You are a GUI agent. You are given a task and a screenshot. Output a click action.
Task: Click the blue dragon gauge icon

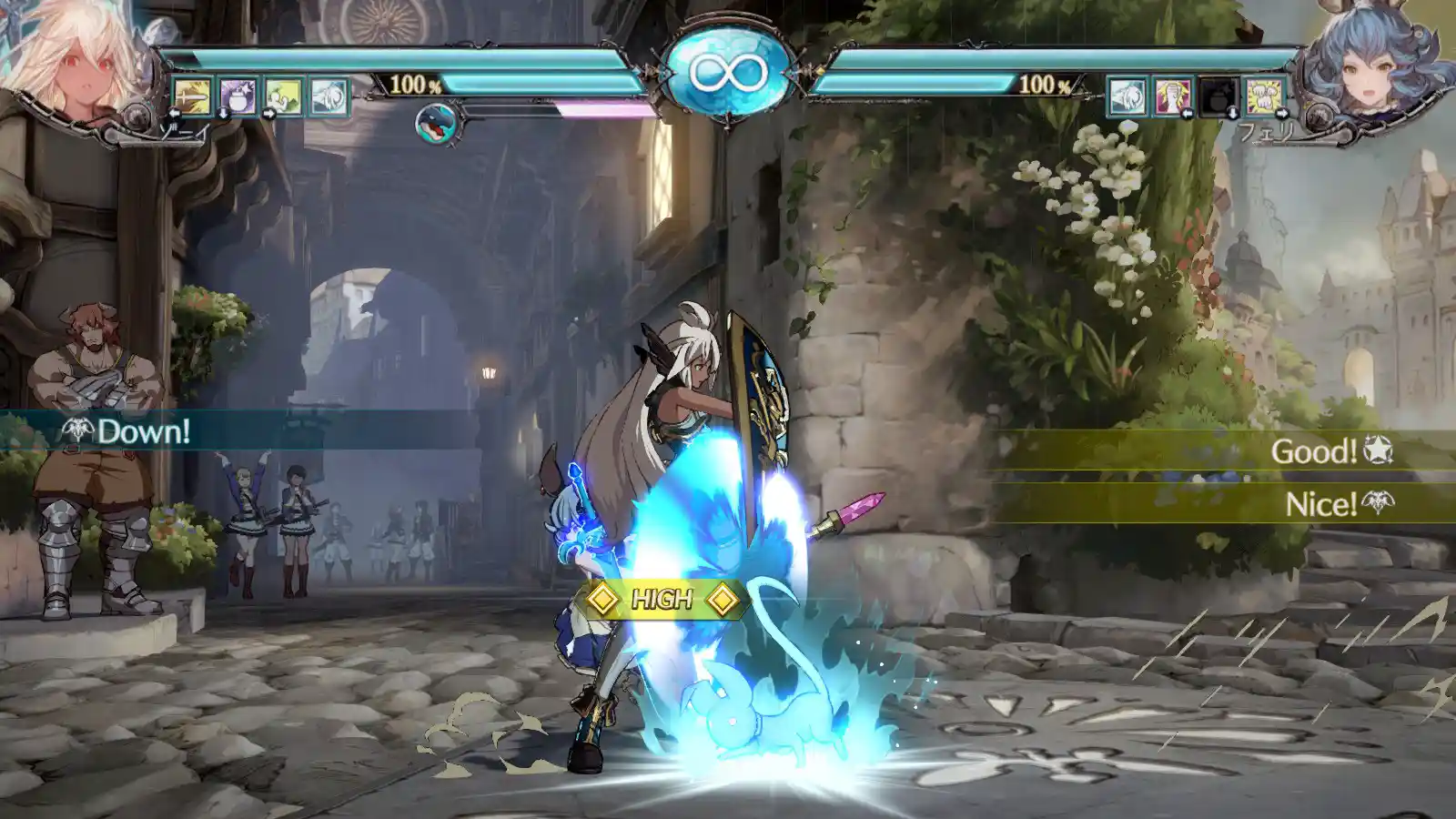click(x=435, y=124)
